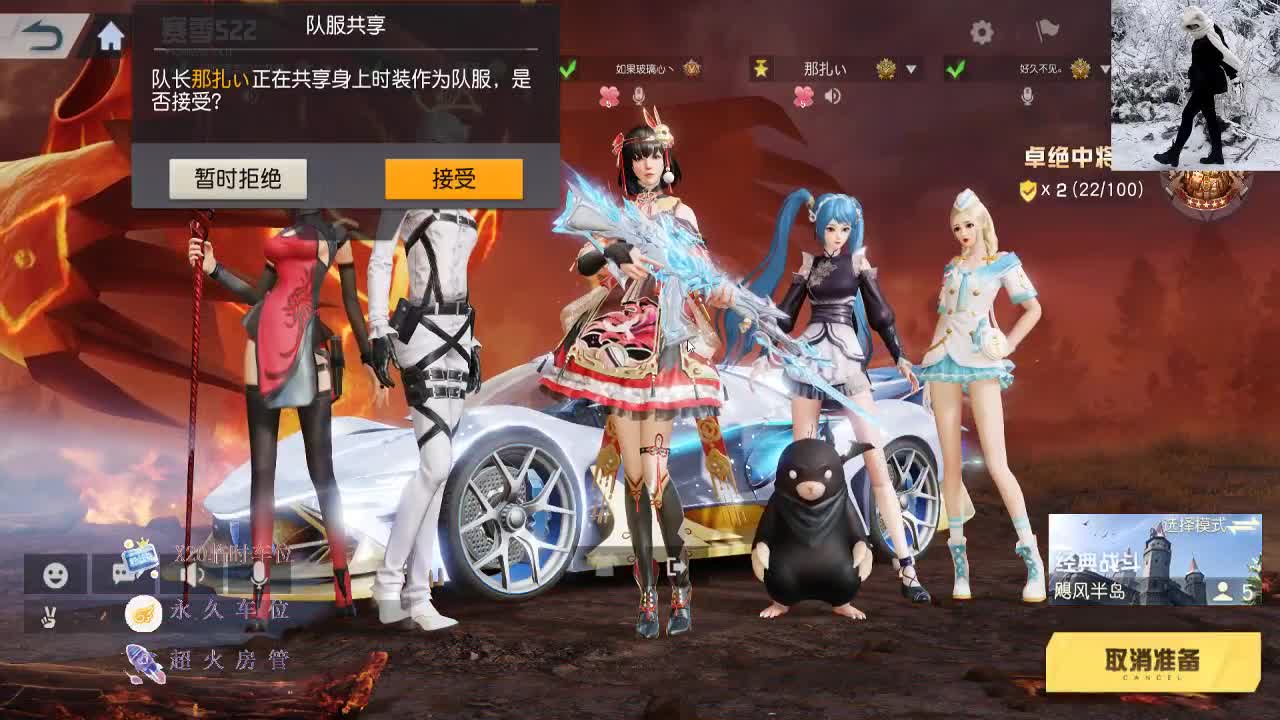Toggle the speaker icon under 那扎ぃ
This screenshot has width=1280, height=720.
click(x=834, y=97)
